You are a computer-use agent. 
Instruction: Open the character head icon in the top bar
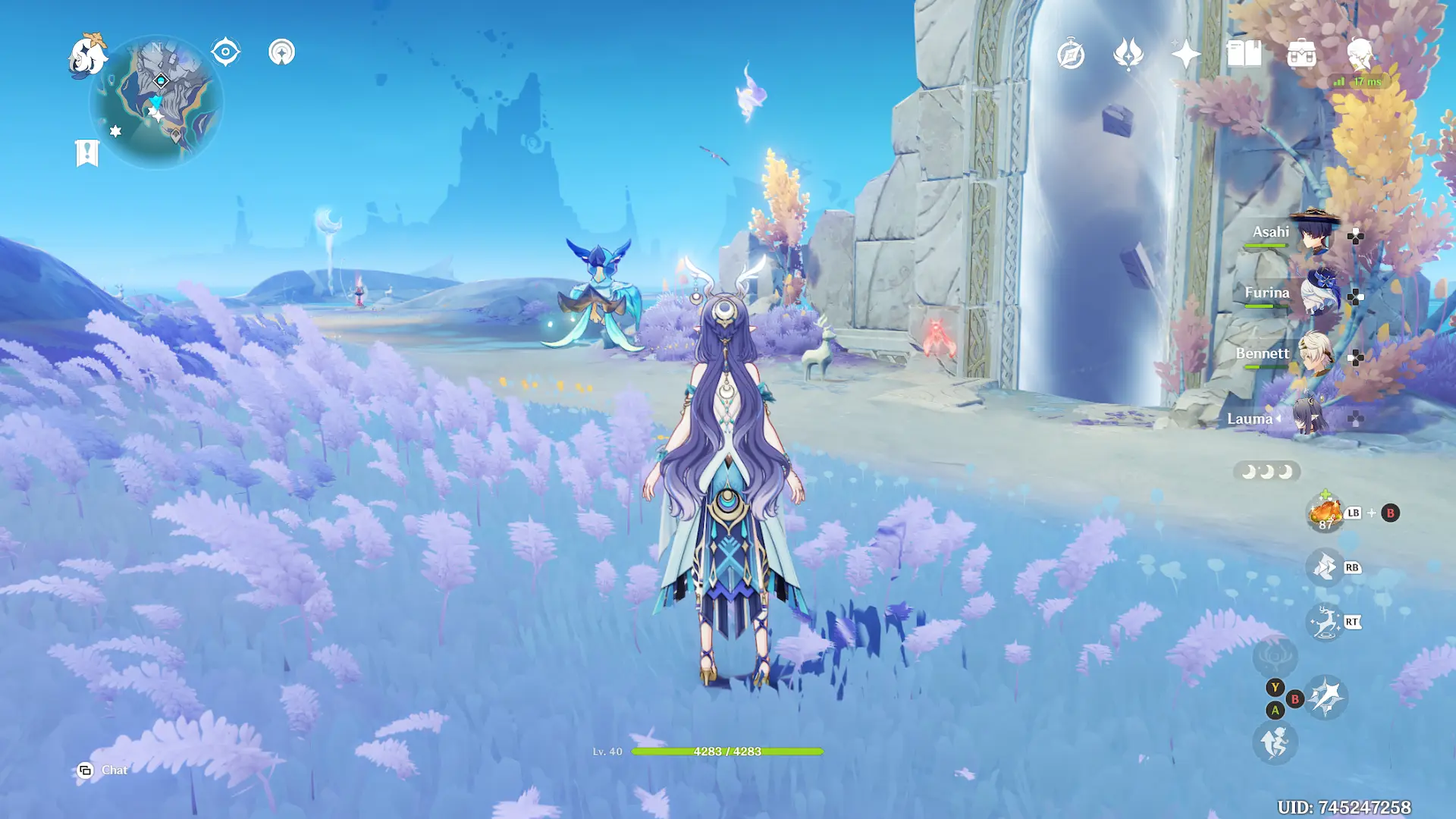point(1360,55)
